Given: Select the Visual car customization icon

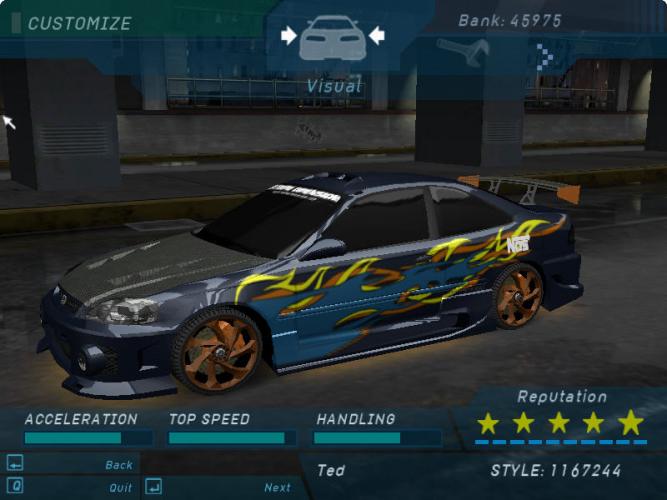Looking at the screenshot, I should [332, 38].
